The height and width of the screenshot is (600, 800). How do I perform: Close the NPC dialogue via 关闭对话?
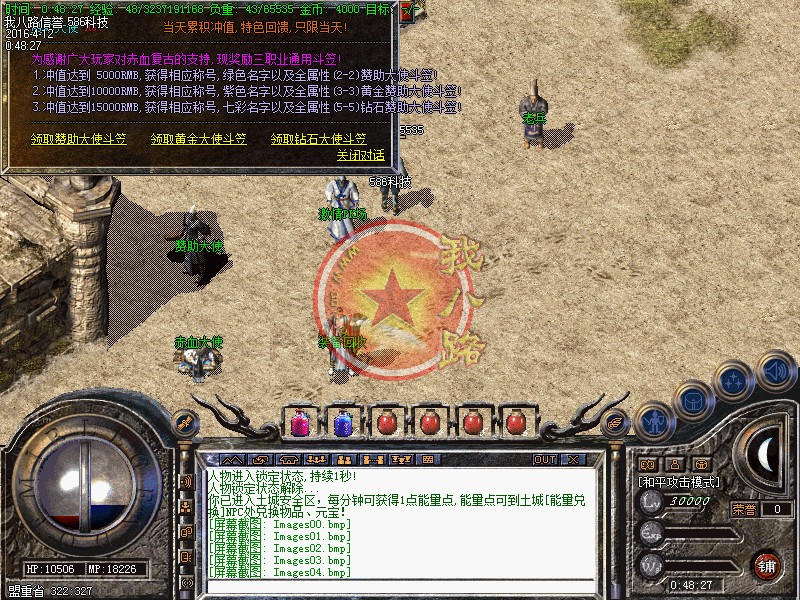coord(360,156)
